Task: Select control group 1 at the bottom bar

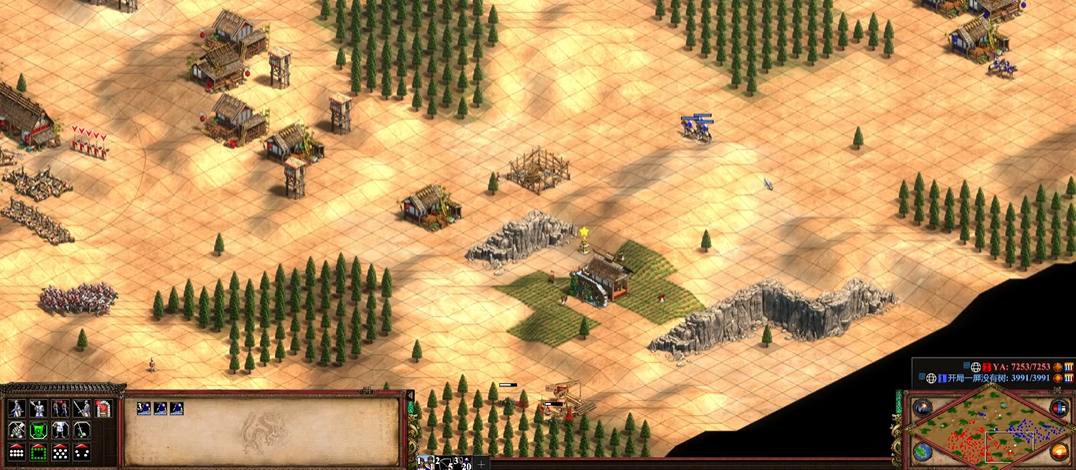Action: 424,462
